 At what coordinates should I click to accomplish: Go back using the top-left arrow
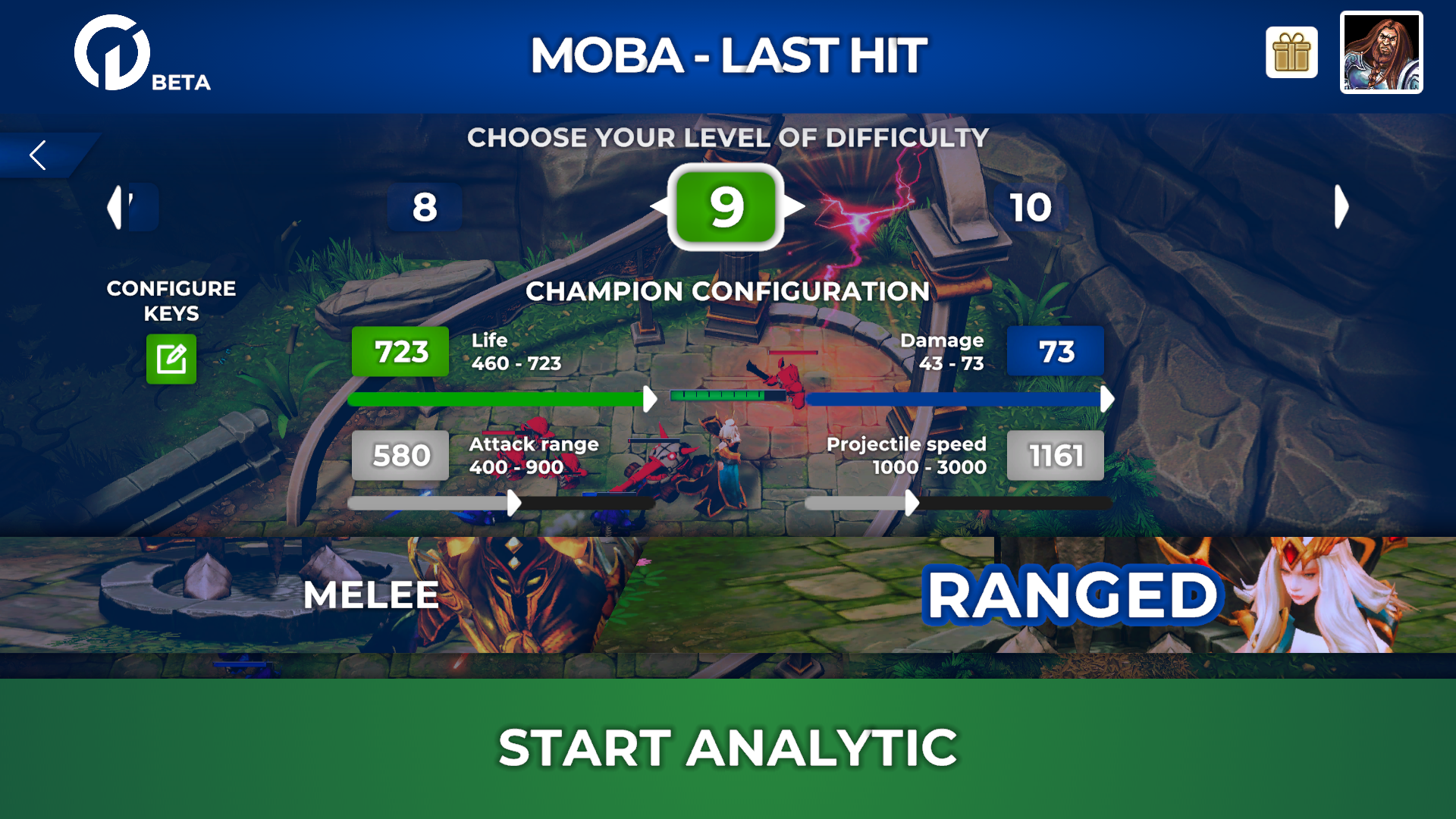38,155
